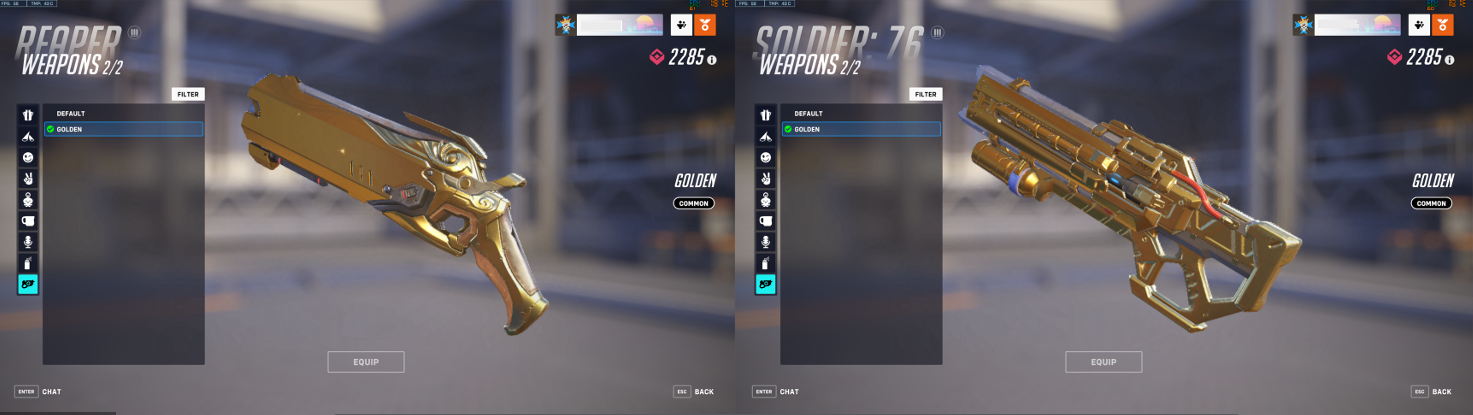Image resolution: width=1473 pixels, height=415 pixels.
Task: Open Reaper's cup souvenirs tab
Action: coord(28,221)
